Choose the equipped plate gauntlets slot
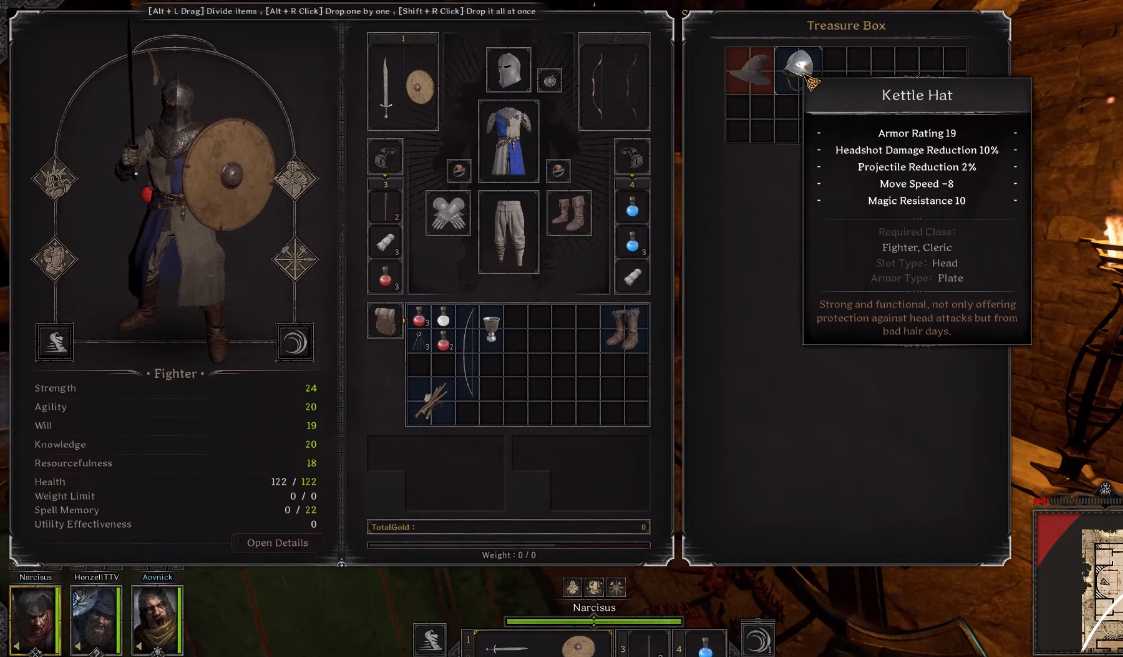This screenshot has height=657, width=1123. coord(448,213)
